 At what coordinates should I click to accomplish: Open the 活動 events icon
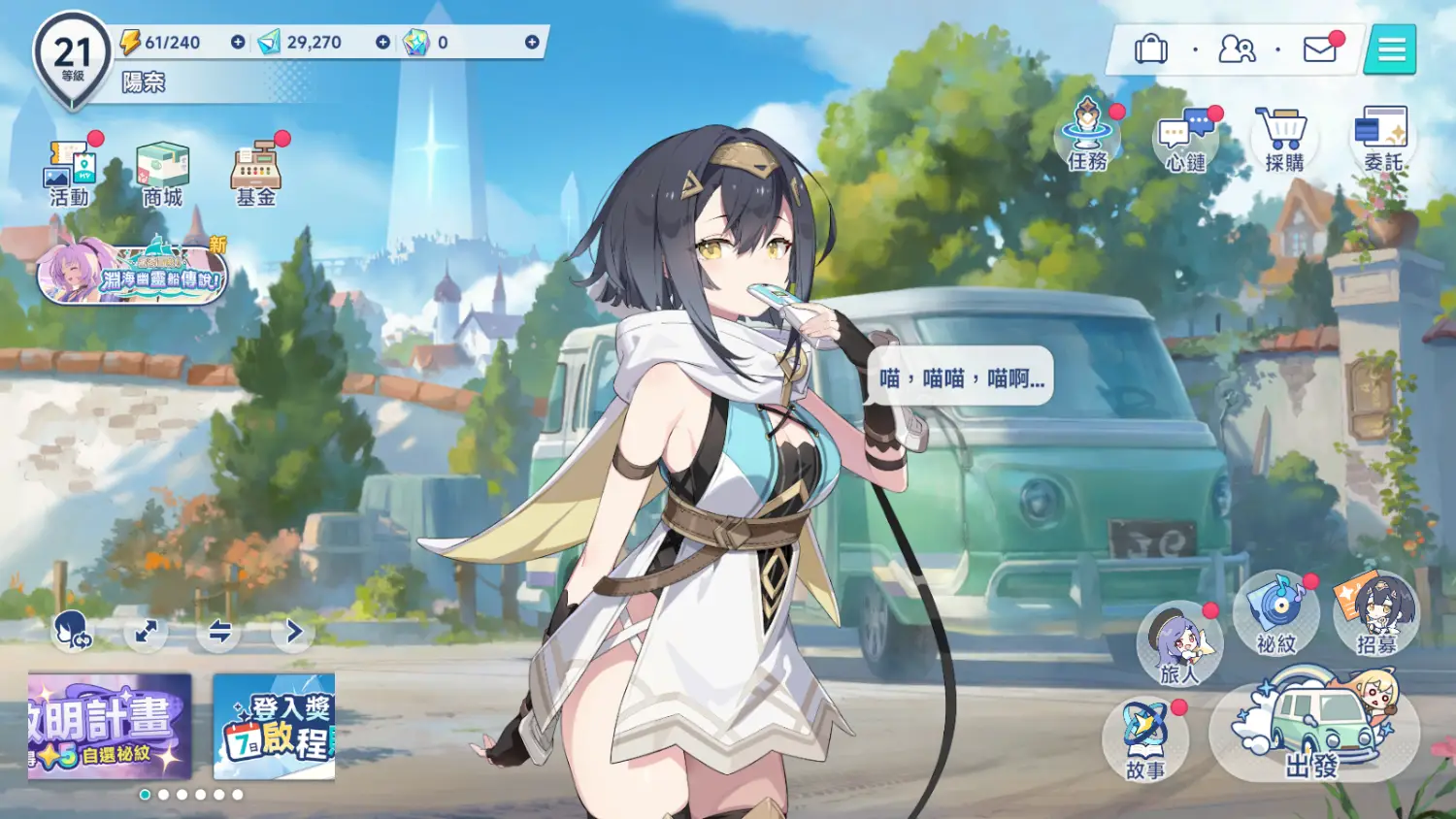70,173
